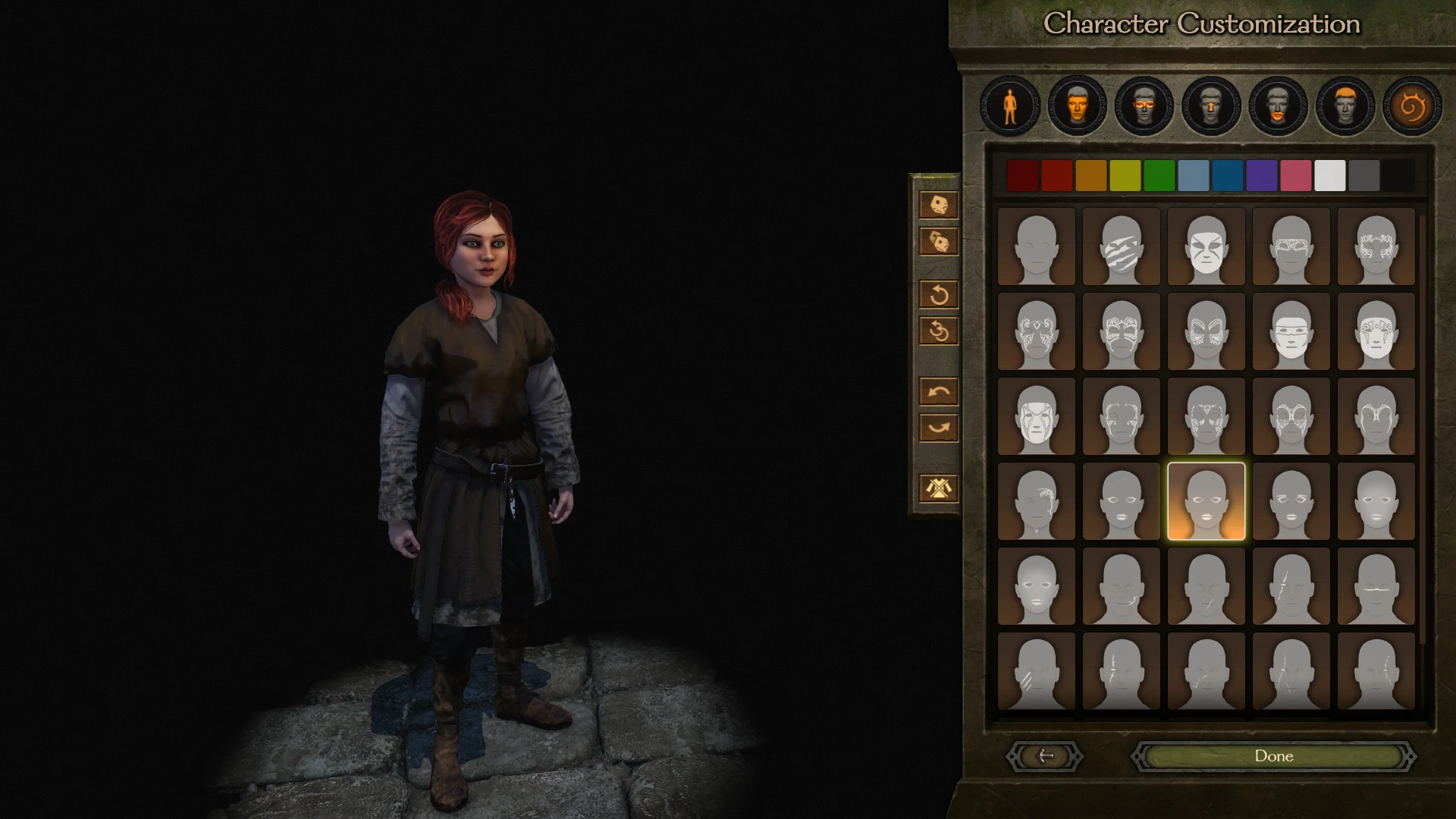The image size is (1456, 819).
Task: Confirm character with the Done button
Action: tap(1275, 756)
